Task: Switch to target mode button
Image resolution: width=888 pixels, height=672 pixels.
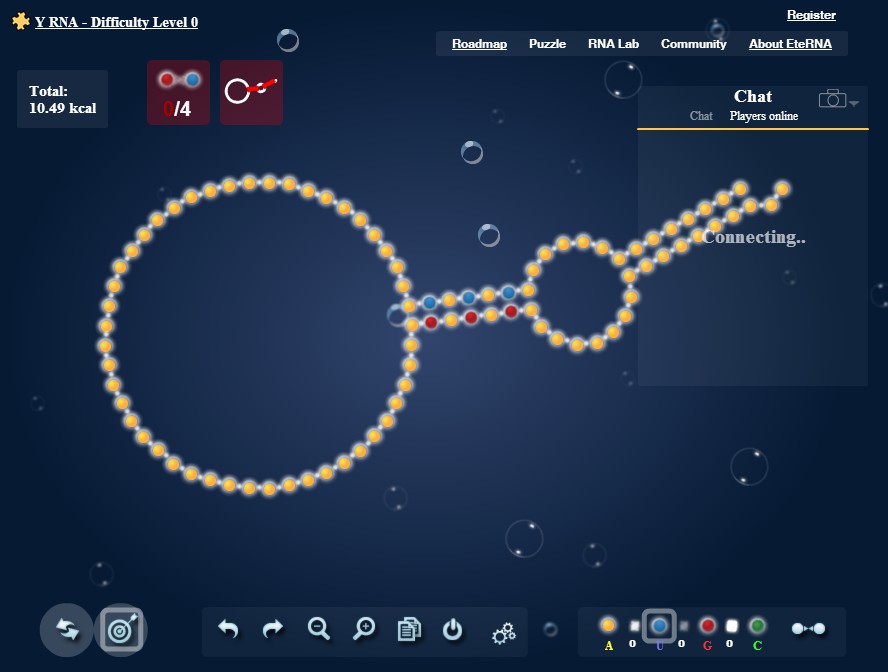Action: (120, 630)
